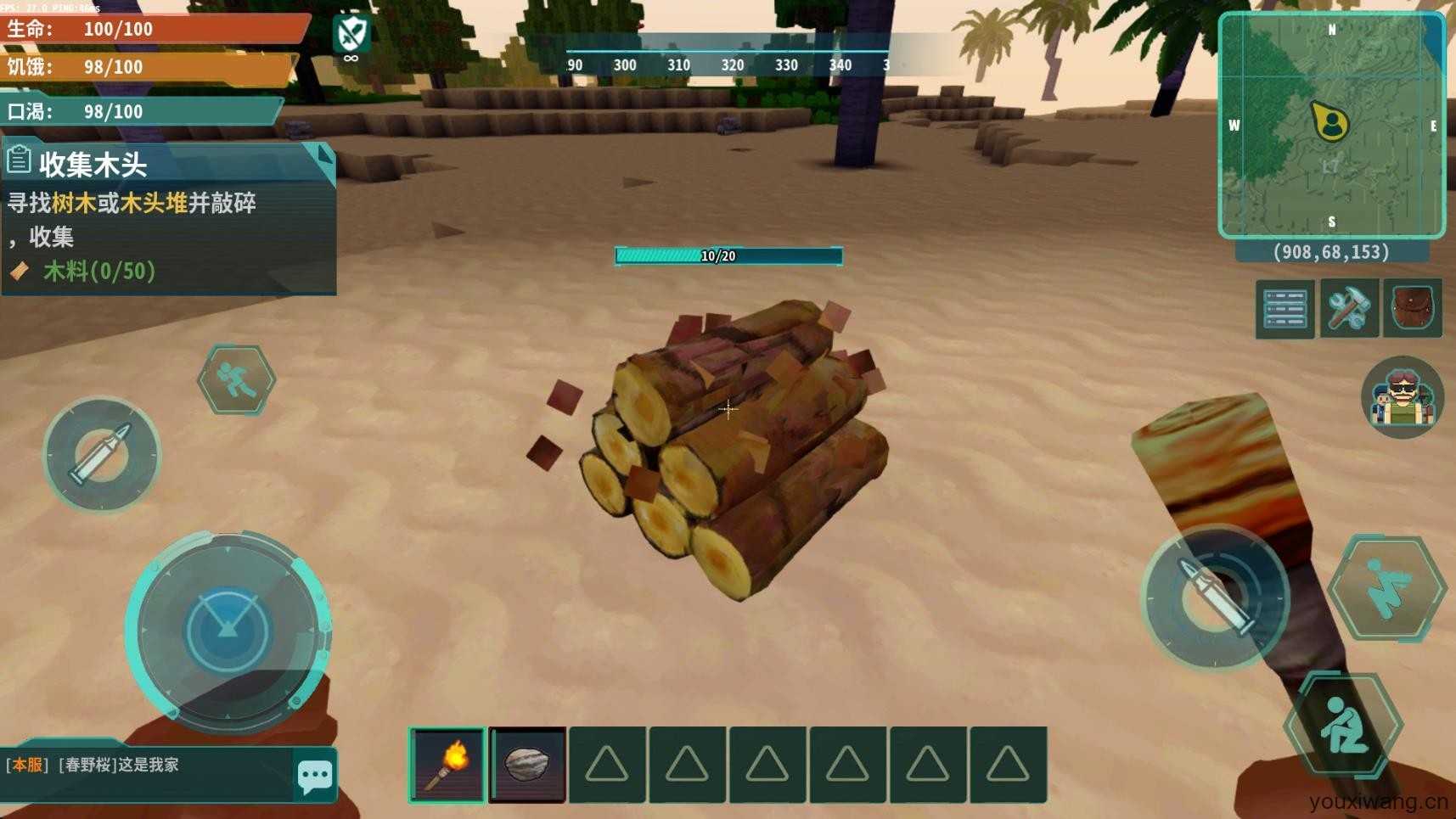1456x819 pixels.
Task: Open the crafting tools icon
Action: click(x=1348, y=309)
